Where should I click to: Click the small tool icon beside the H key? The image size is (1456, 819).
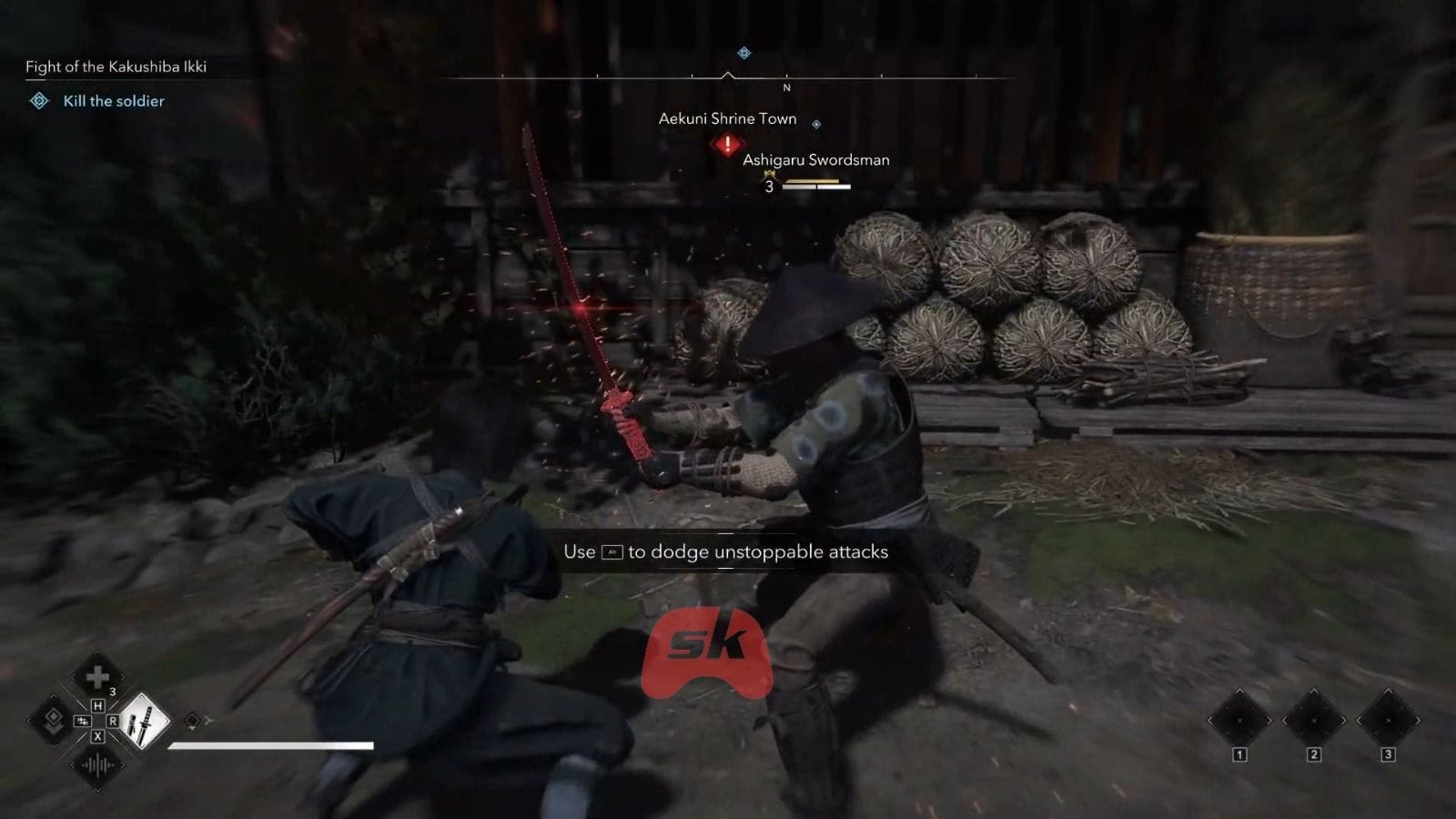82,722
